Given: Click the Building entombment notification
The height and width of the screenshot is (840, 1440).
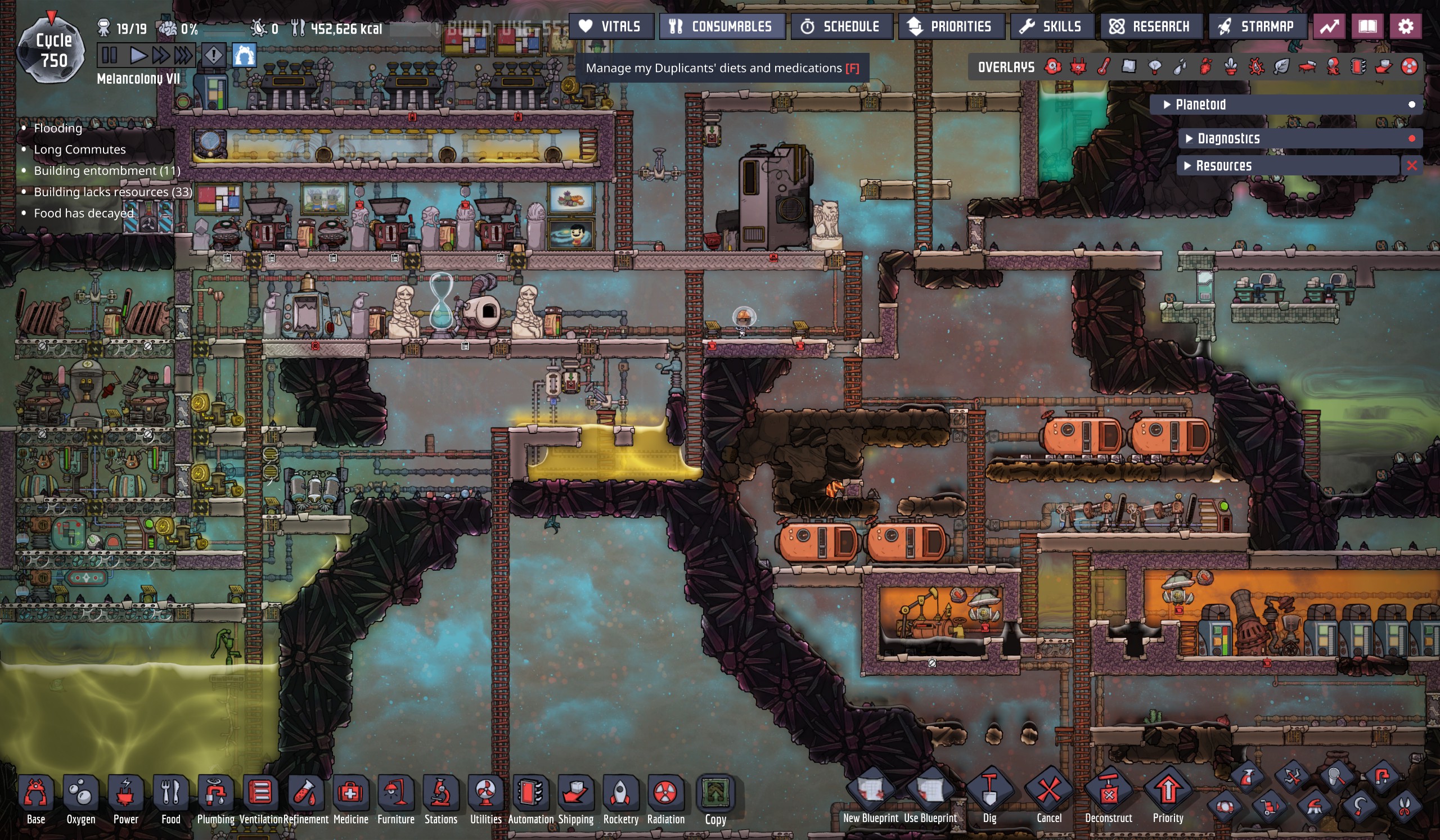Looking at the screenshot, I should pos(107,171).
